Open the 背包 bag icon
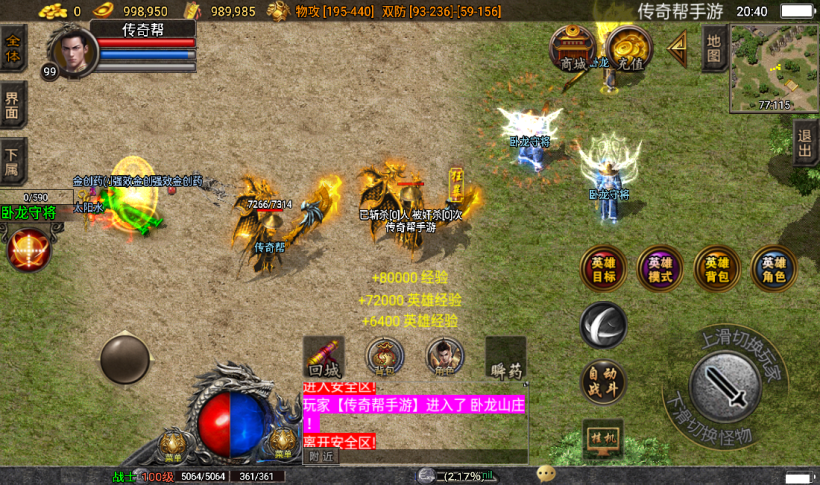 pyautogui.click(x=385, y=358)
